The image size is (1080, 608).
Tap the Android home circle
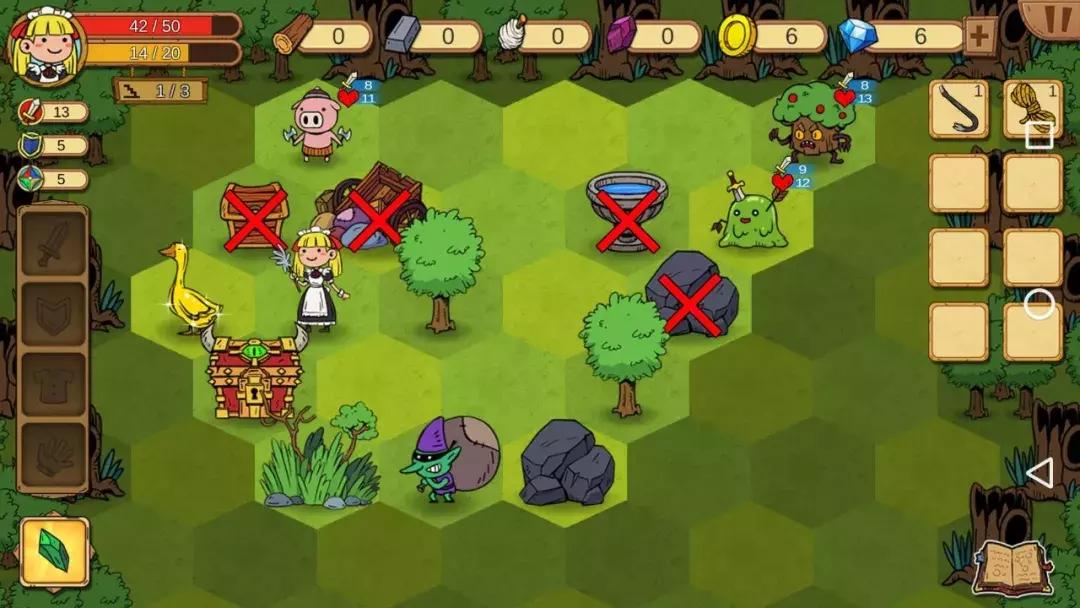coord(1039,304)
